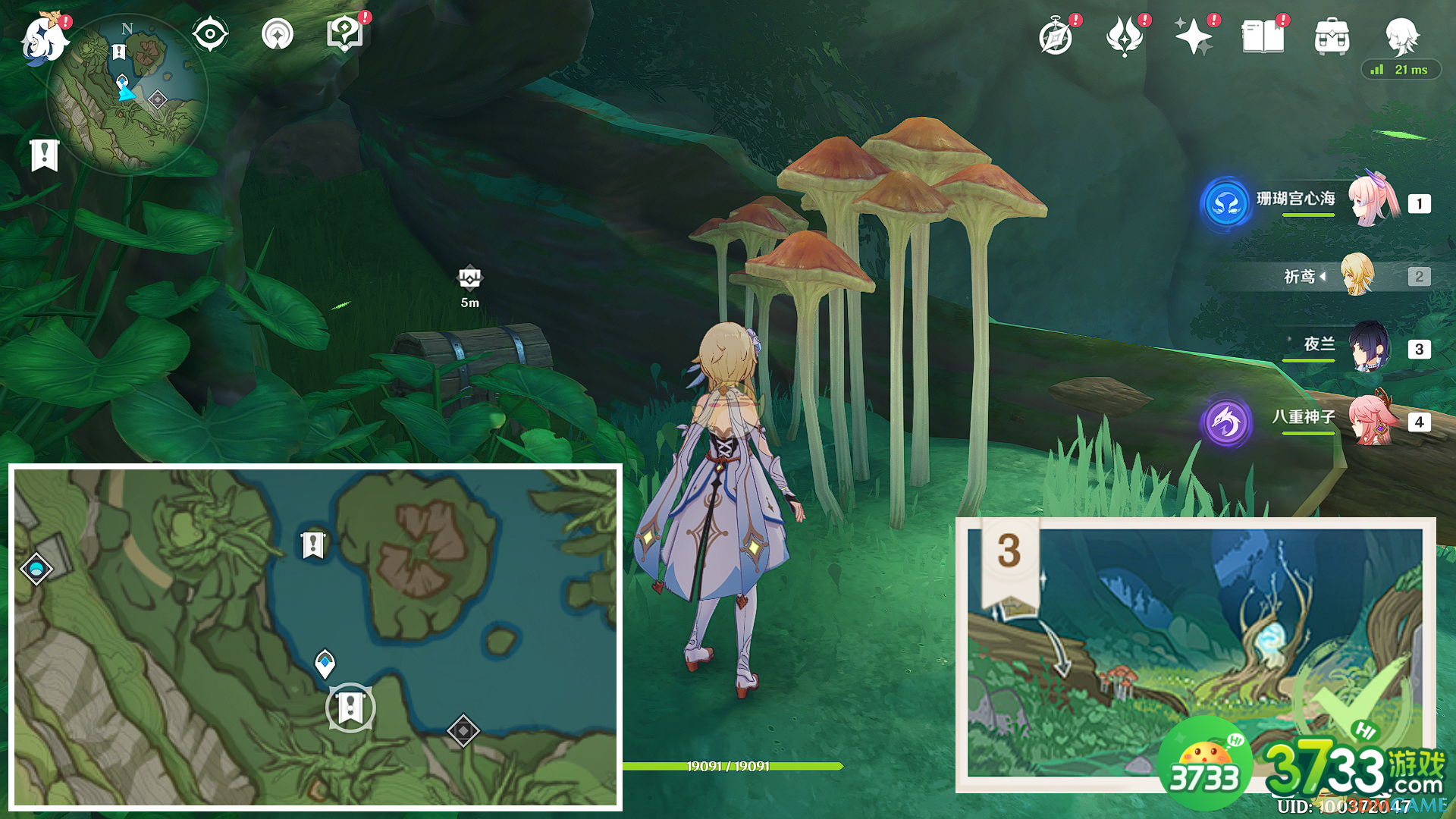Open the Adventurer Handbook compass icon
This screenshot has width=1456, height=819.
click(x=1056, y=36)
